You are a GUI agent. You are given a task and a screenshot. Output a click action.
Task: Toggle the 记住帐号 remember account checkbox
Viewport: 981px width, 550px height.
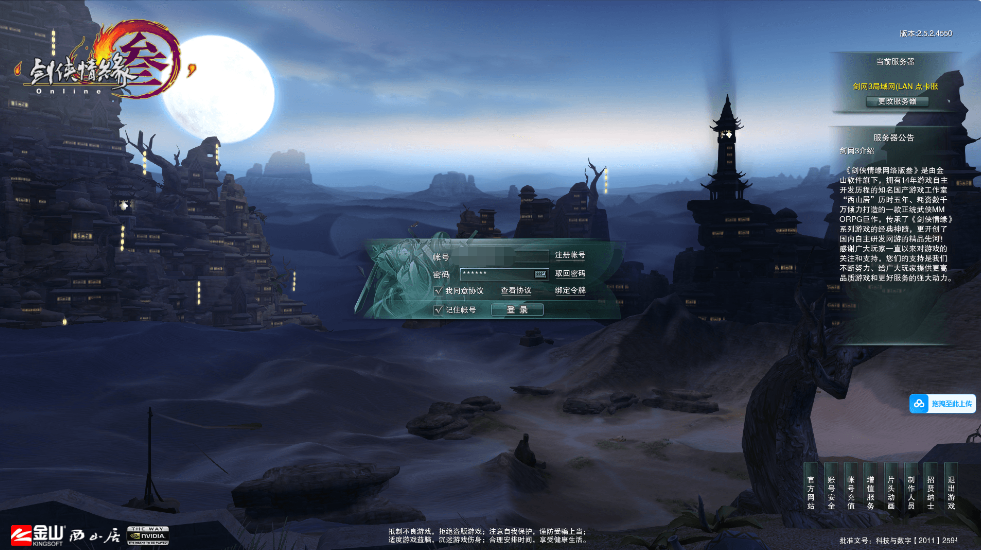pos(438,310)
